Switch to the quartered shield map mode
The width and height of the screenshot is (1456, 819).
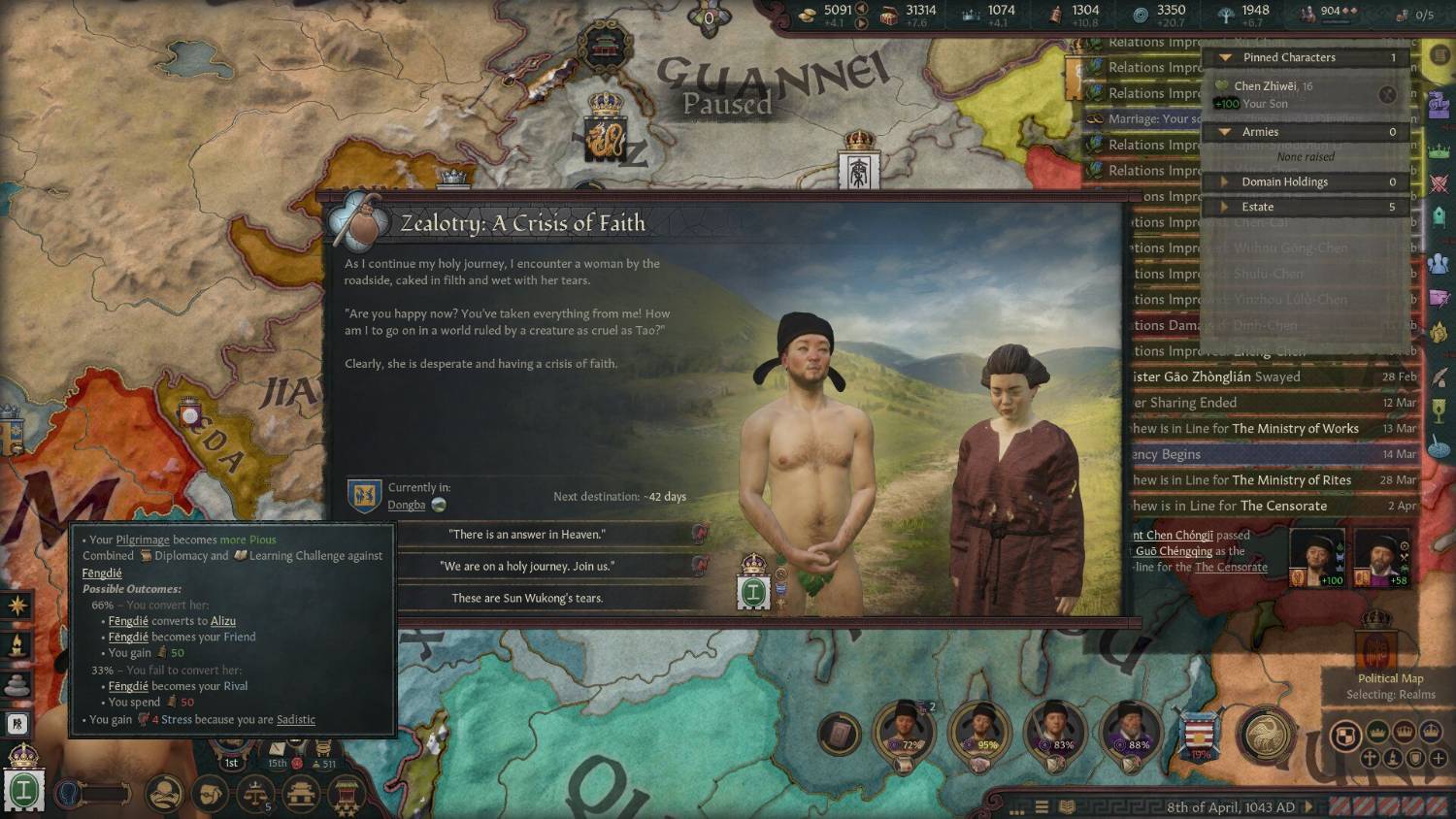[1344, 737]
